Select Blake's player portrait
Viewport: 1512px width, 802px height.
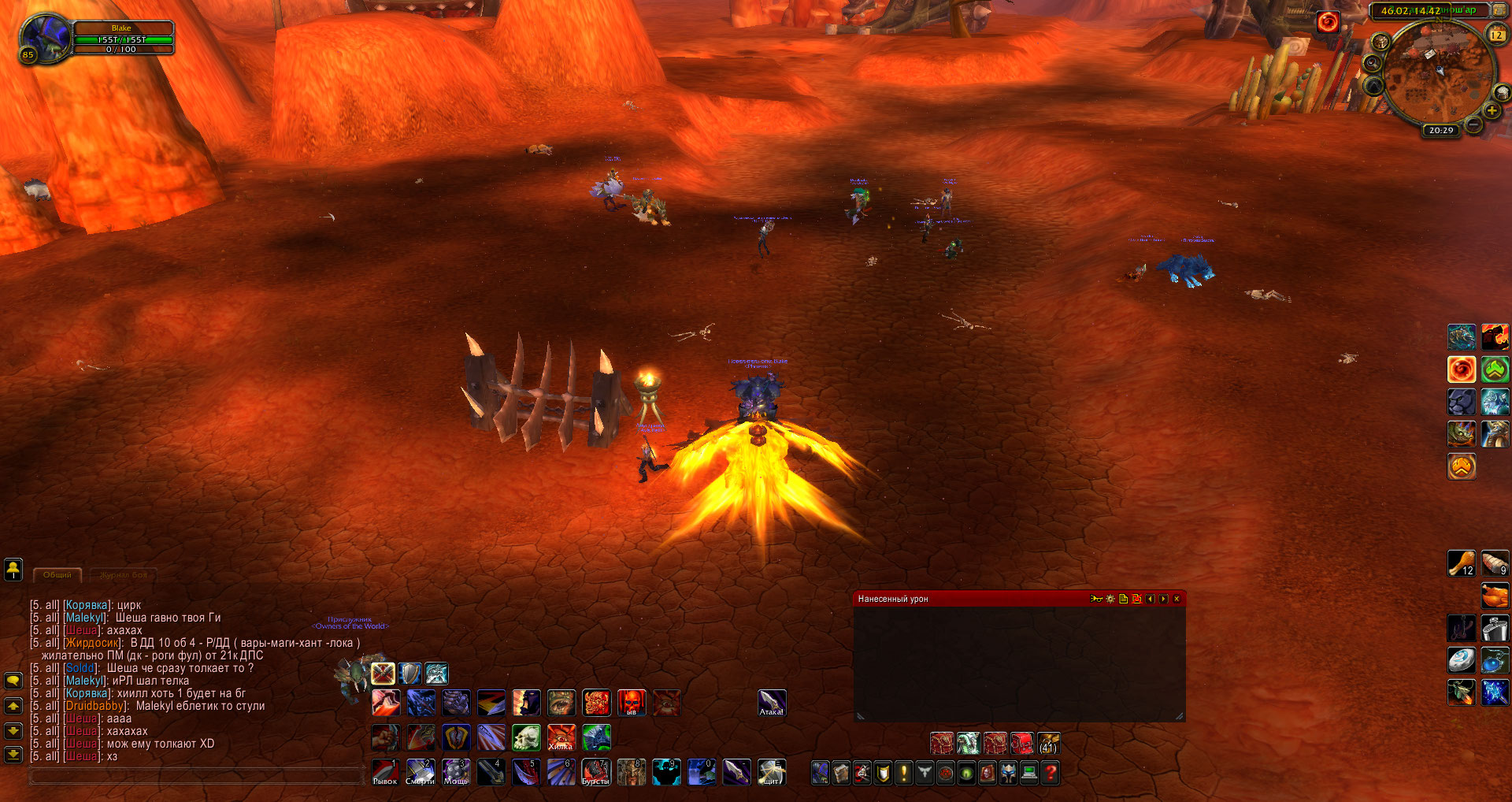point(46,39)
